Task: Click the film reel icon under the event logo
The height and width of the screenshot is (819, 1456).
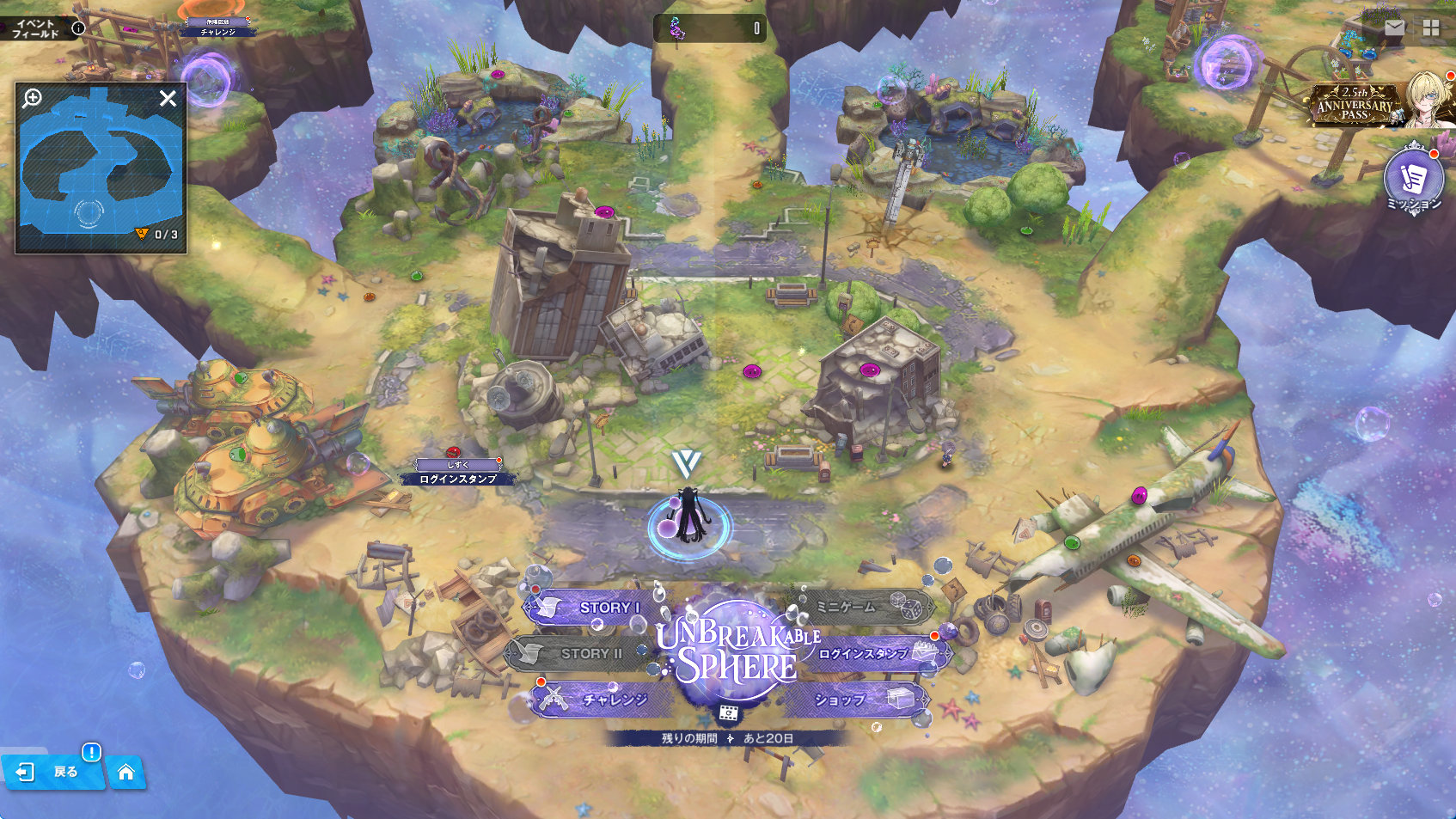Action: pyautogui.click(x=728, y=713)
